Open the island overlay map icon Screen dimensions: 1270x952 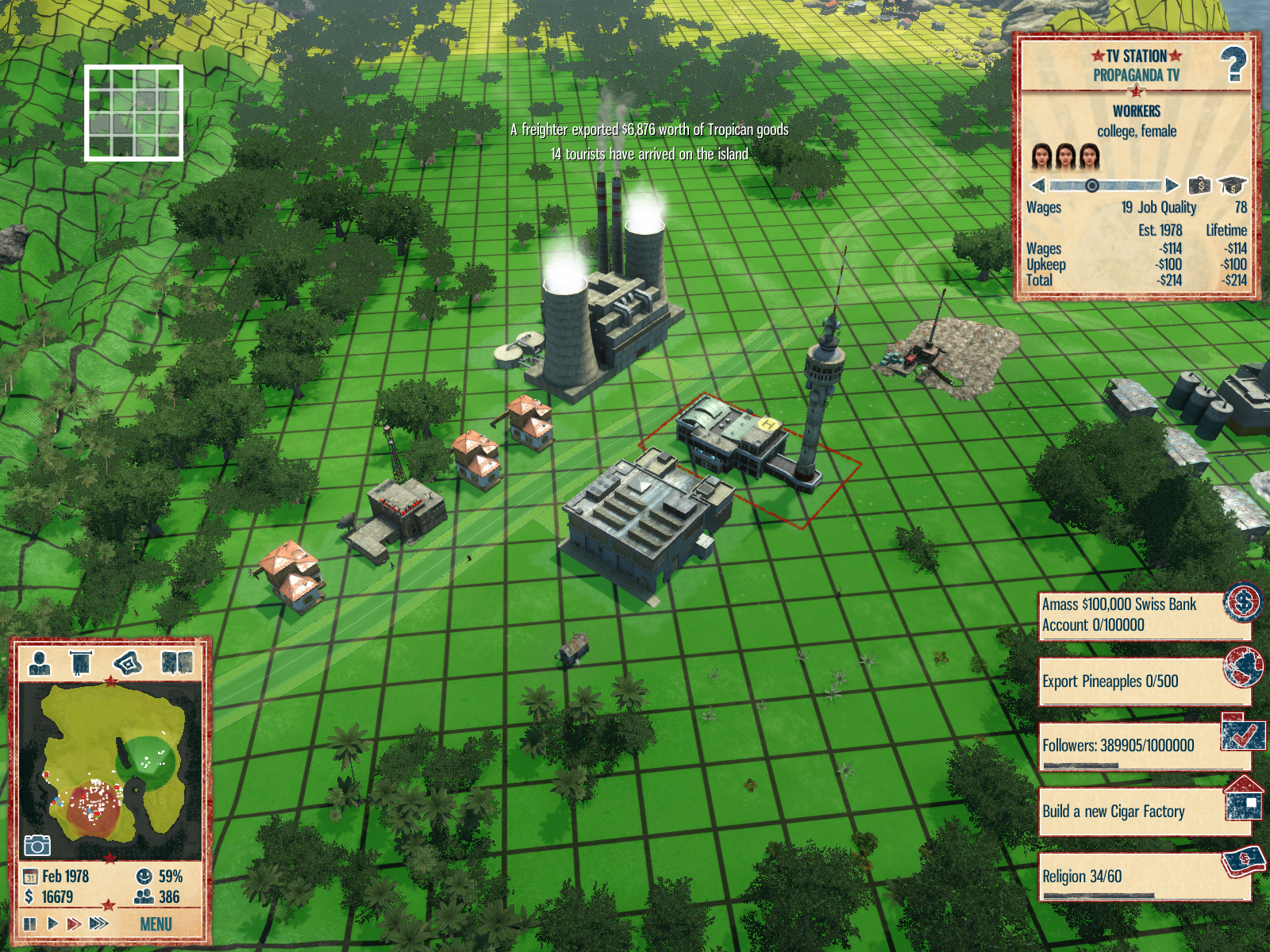(x=128, y=662)
